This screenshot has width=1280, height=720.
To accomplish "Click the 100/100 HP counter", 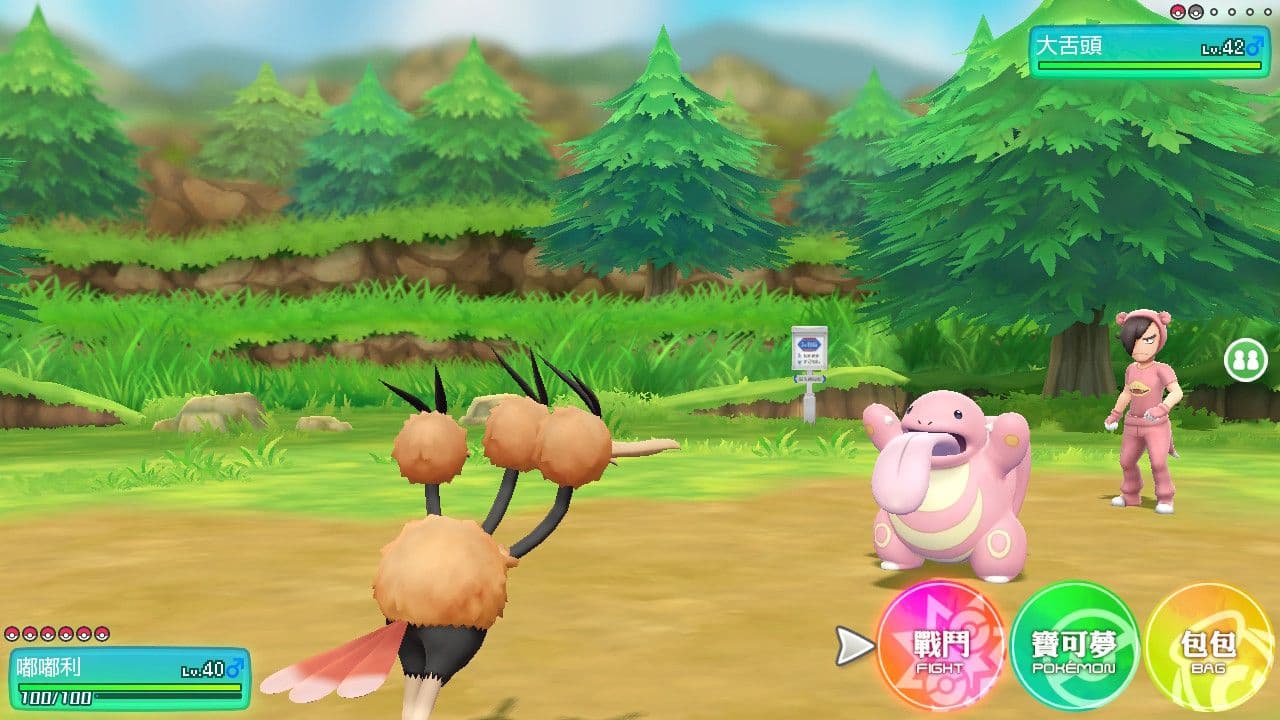I will [55, 697].
